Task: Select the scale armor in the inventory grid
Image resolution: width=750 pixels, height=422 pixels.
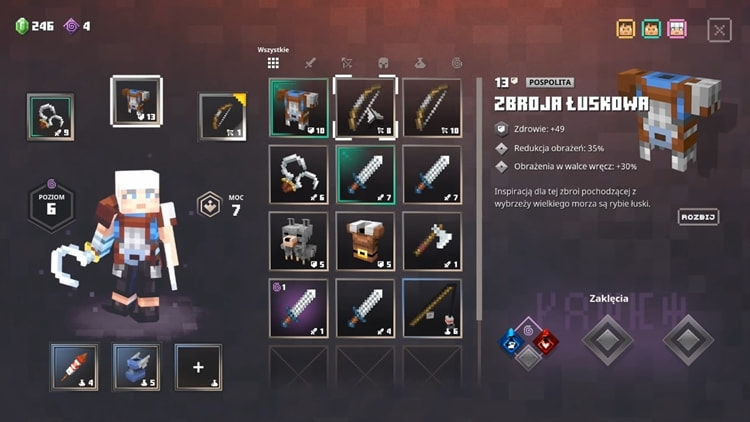Action: 298,107
